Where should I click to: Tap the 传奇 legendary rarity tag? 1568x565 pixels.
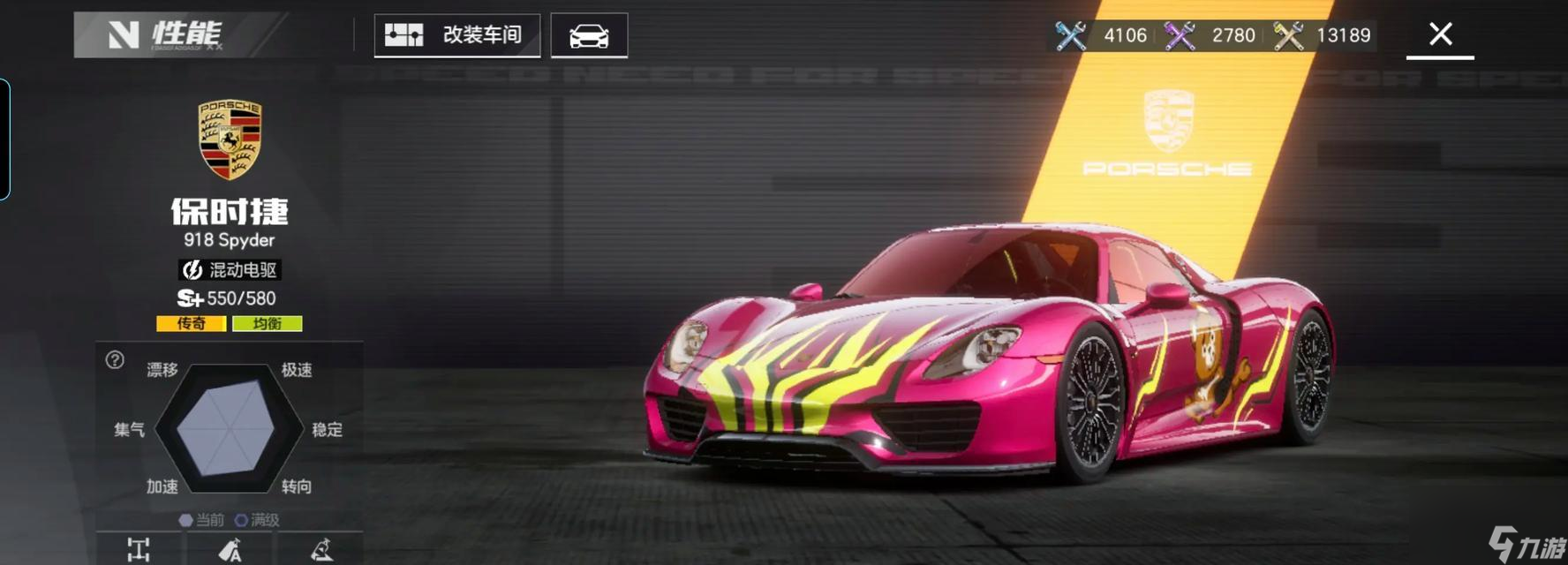pos(192,324)
